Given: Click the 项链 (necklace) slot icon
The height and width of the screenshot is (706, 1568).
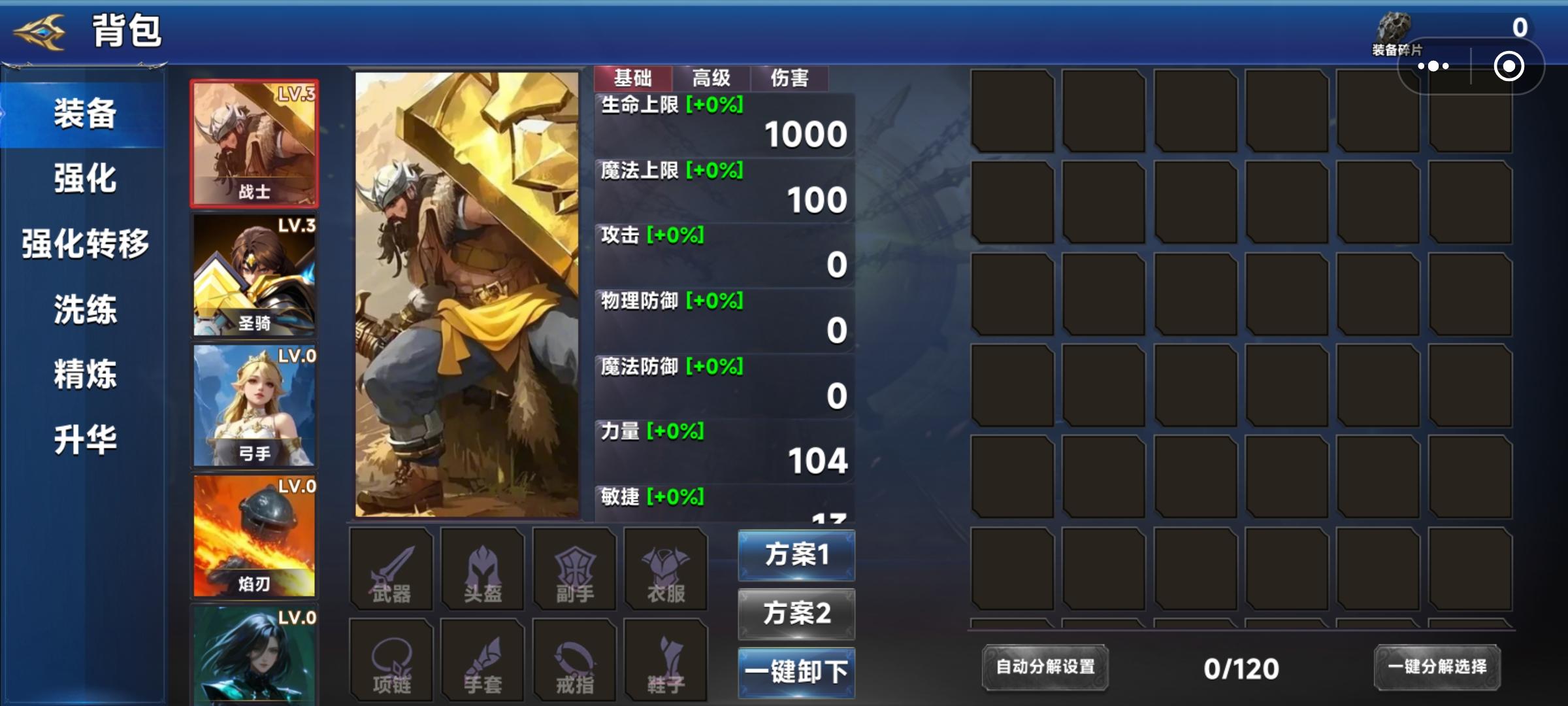Looking at the screenshot, I should click(391, 659).
